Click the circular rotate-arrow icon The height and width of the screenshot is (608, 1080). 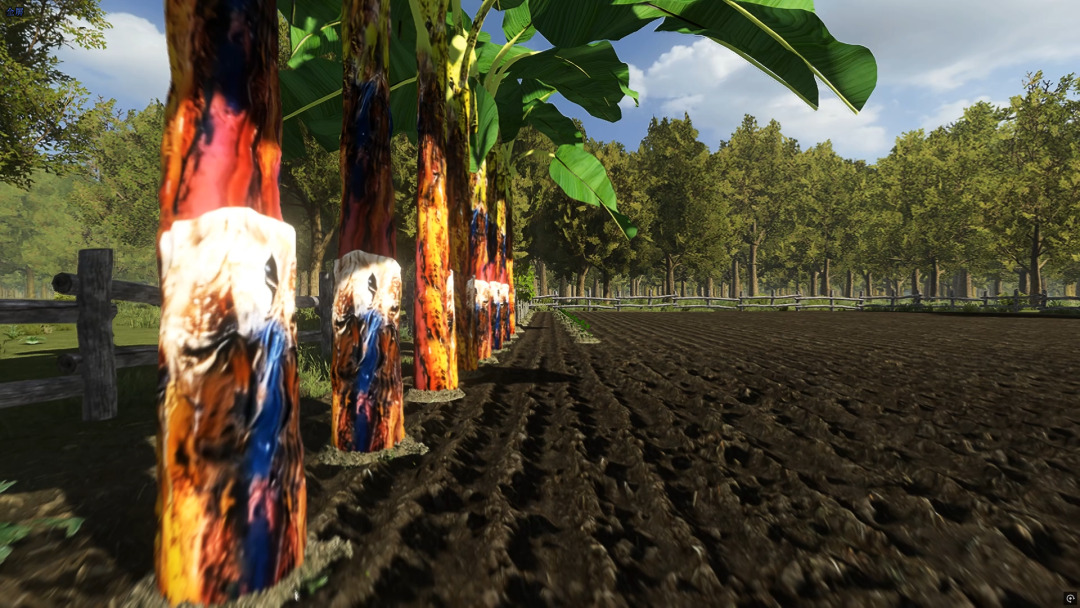coord(1070,599)
